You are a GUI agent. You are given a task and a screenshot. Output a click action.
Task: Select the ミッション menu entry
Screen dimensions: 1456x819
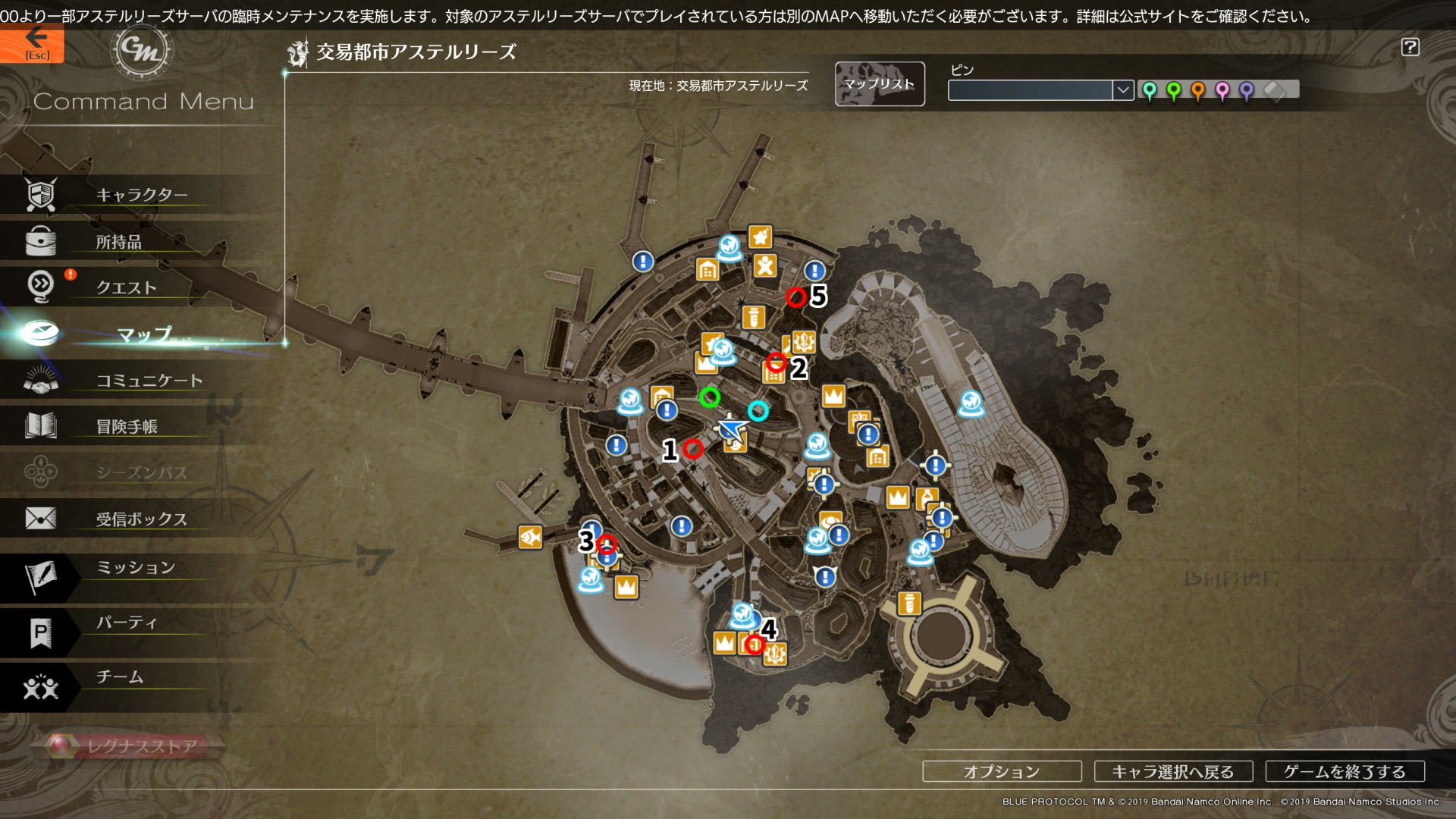[135, 568]
